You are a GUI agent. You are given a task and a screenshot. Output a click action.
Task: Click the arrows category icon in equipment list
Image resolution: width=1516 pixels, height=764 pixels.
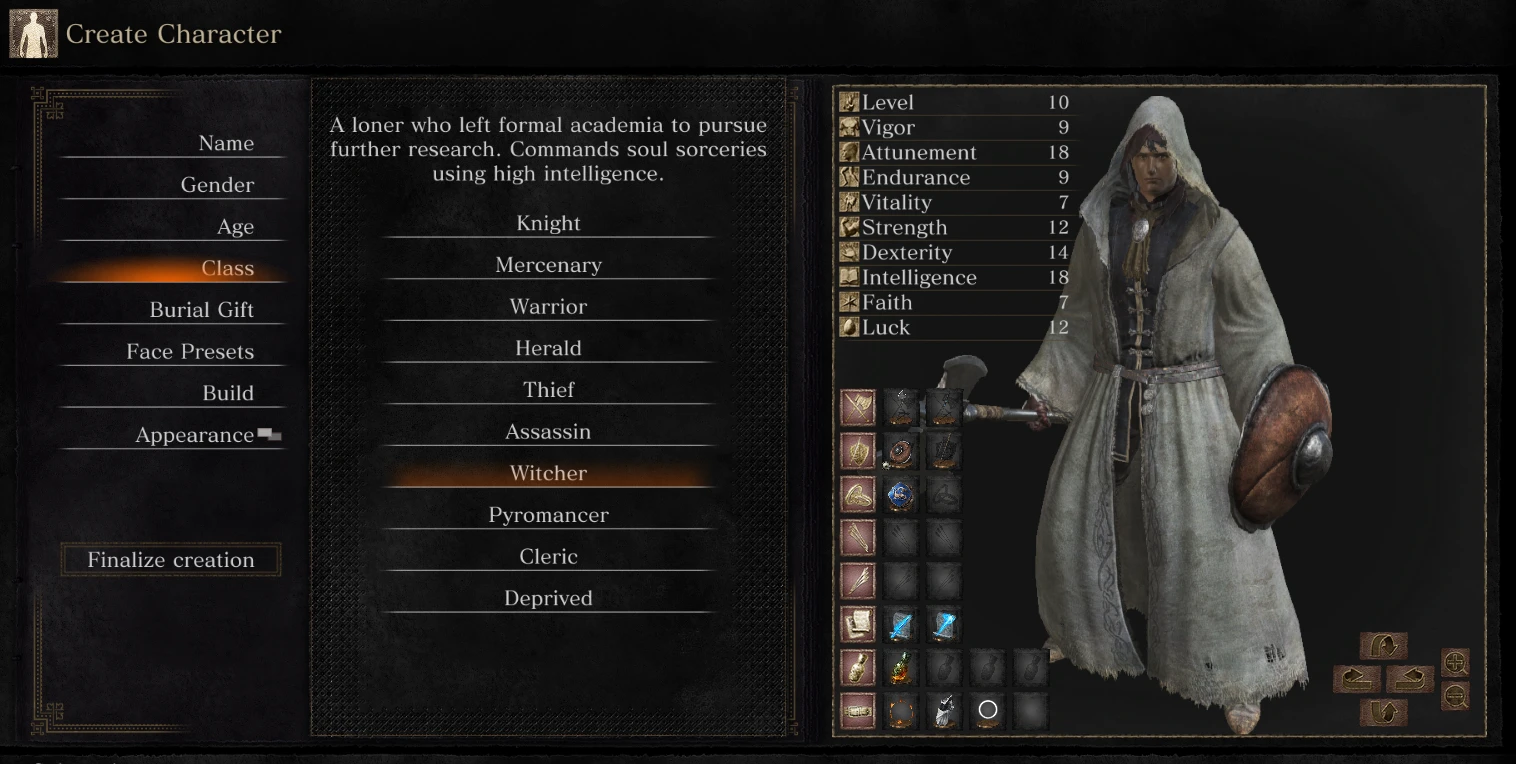[857, 537]
